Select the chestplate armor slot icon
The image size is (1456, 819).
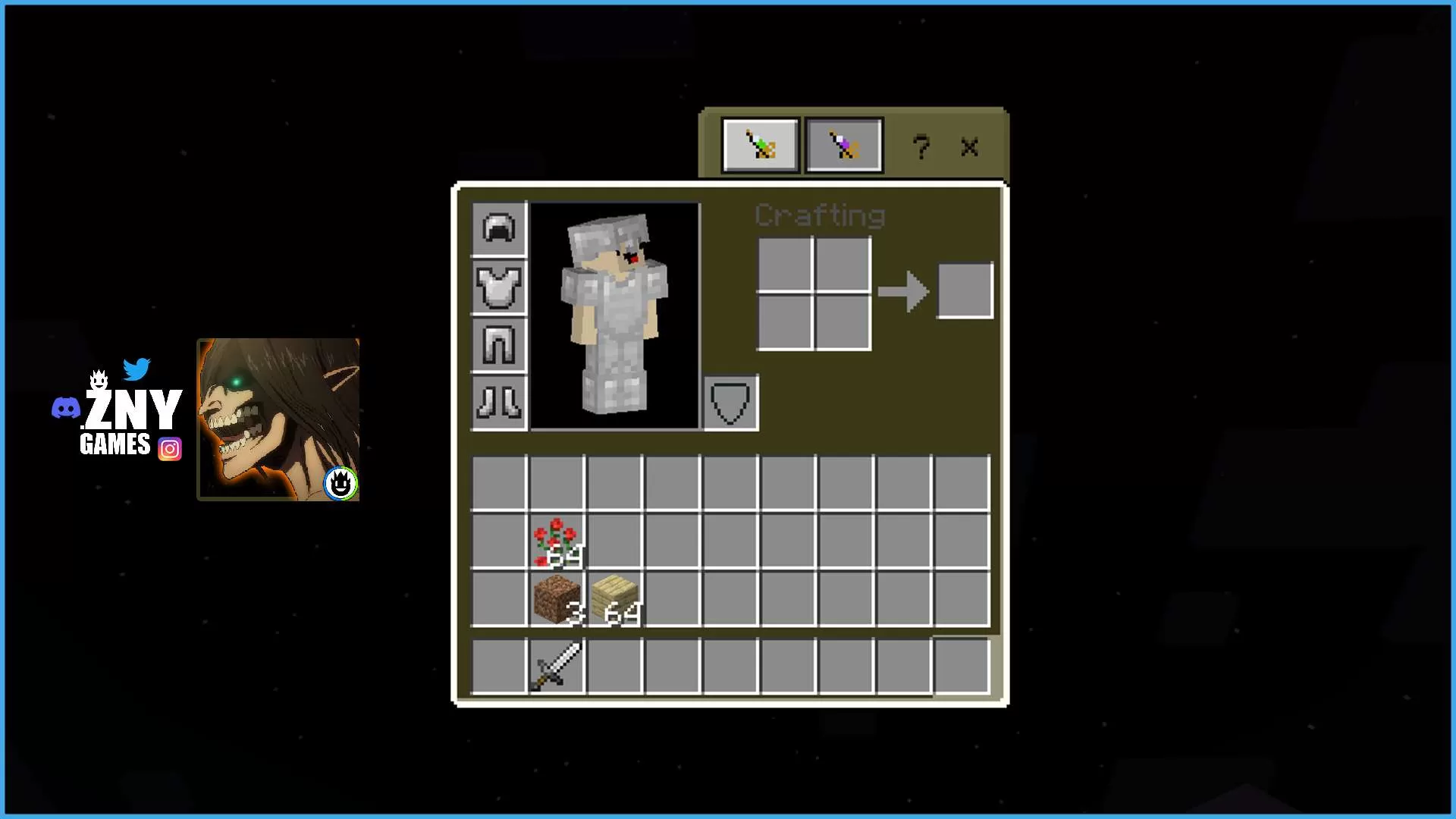point(498,287)
